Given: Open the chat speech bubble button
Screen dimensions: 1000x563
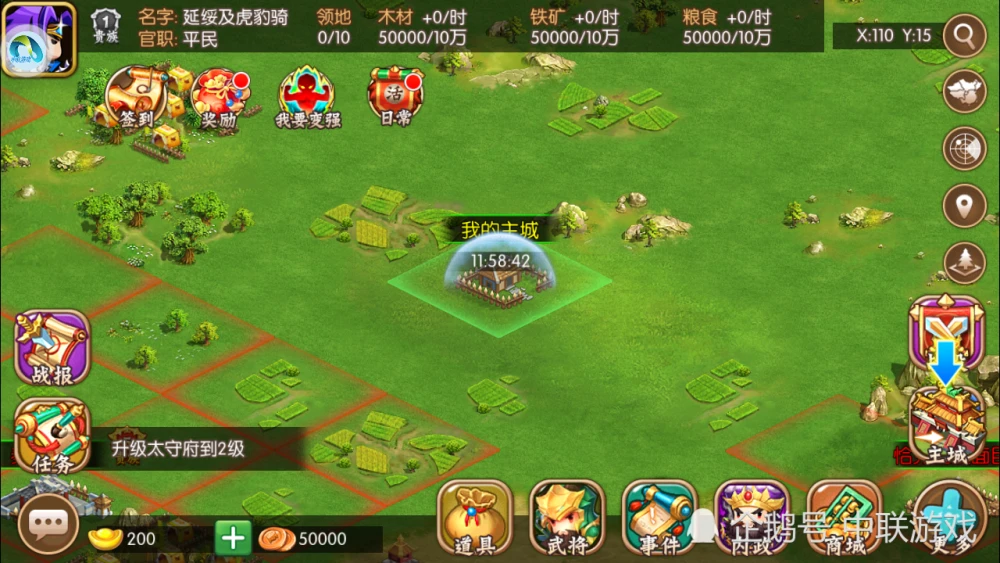Looking at the screenshot, I should point(46,524).
